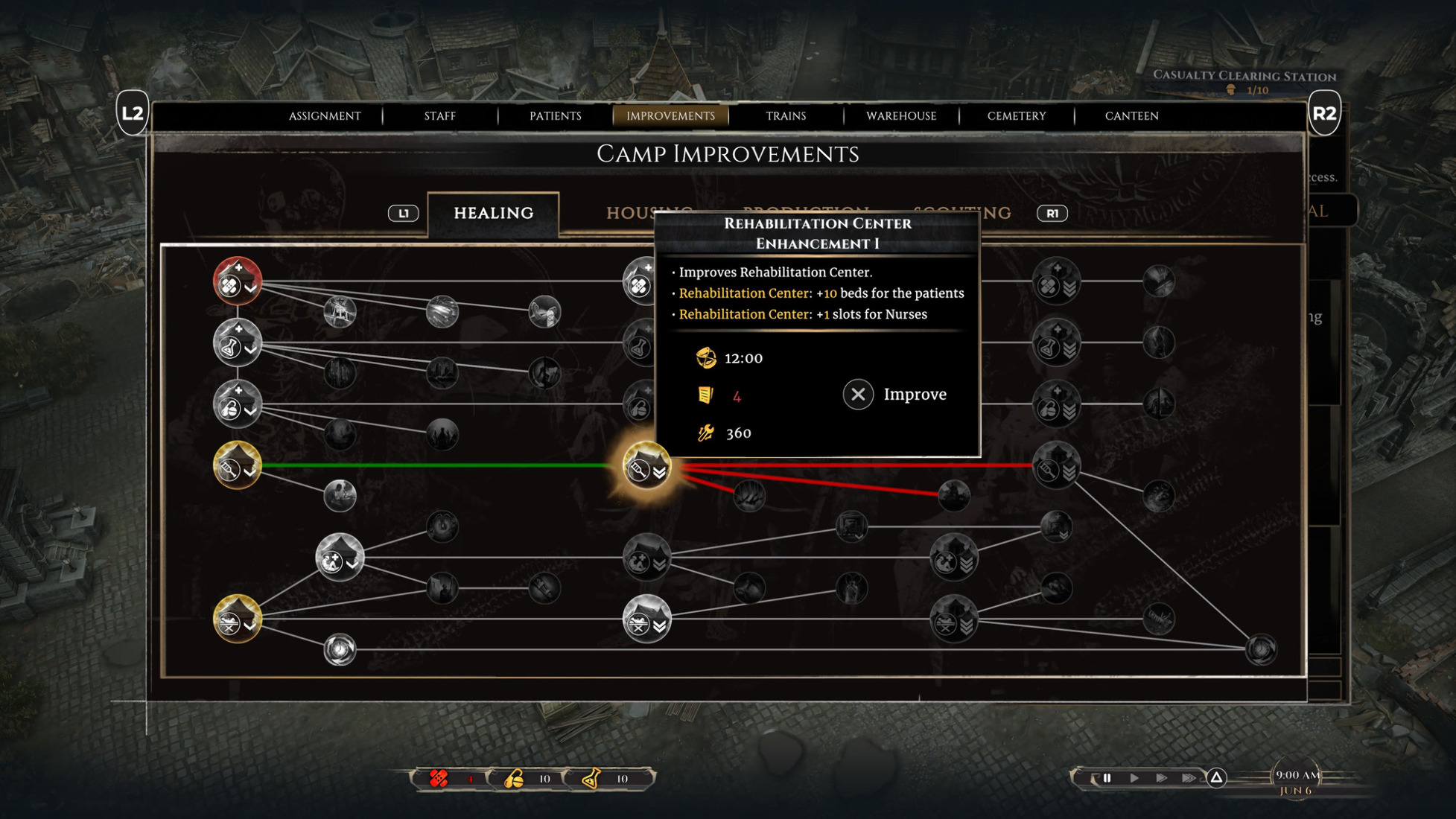The width and height of the screenshot is (1456, 819).
Task: Open the Canteen tab
Action: pos(1131,116)
